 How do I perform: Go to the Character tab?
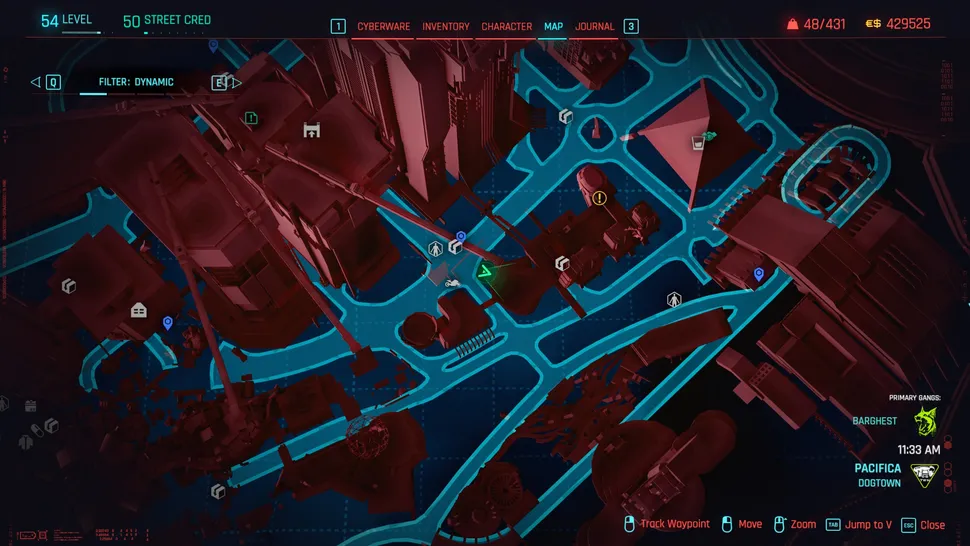tap(506, 26)
